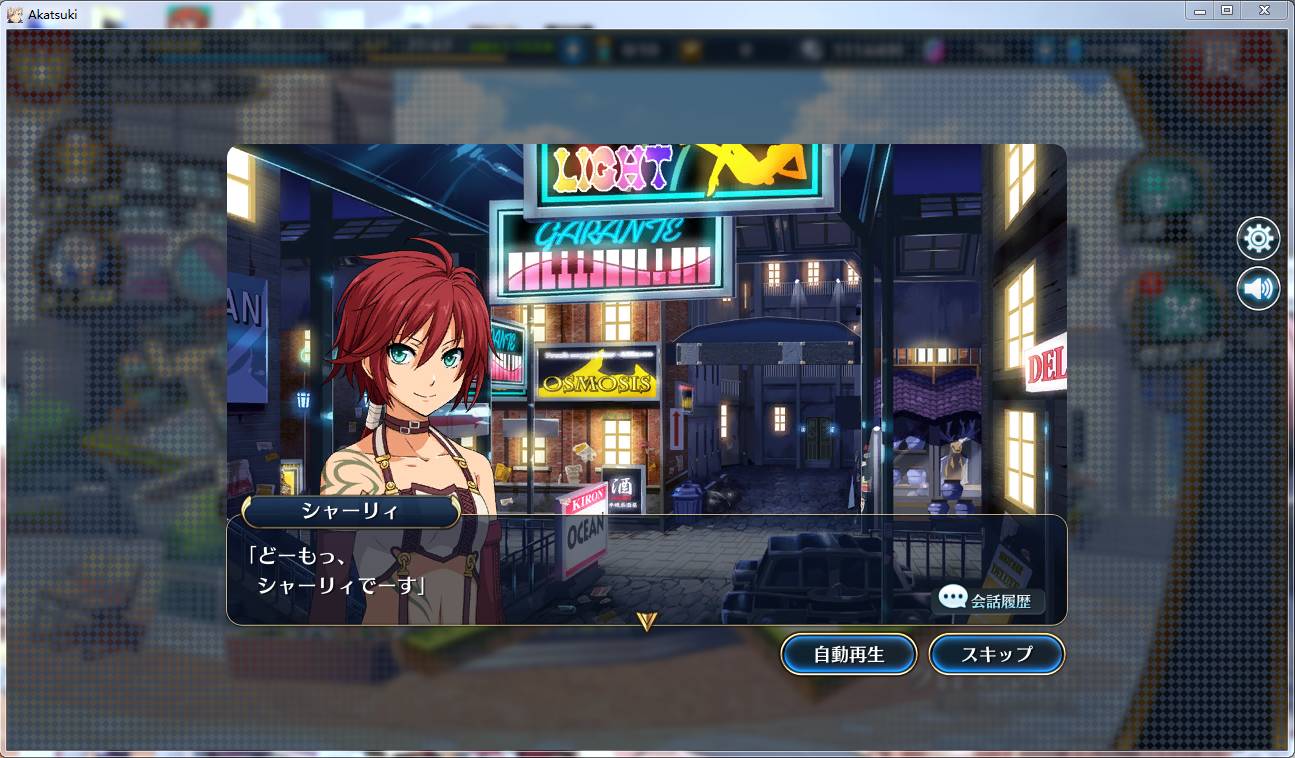
Task: Close the Akatsuki window
Action: [x=1265, y=10]
